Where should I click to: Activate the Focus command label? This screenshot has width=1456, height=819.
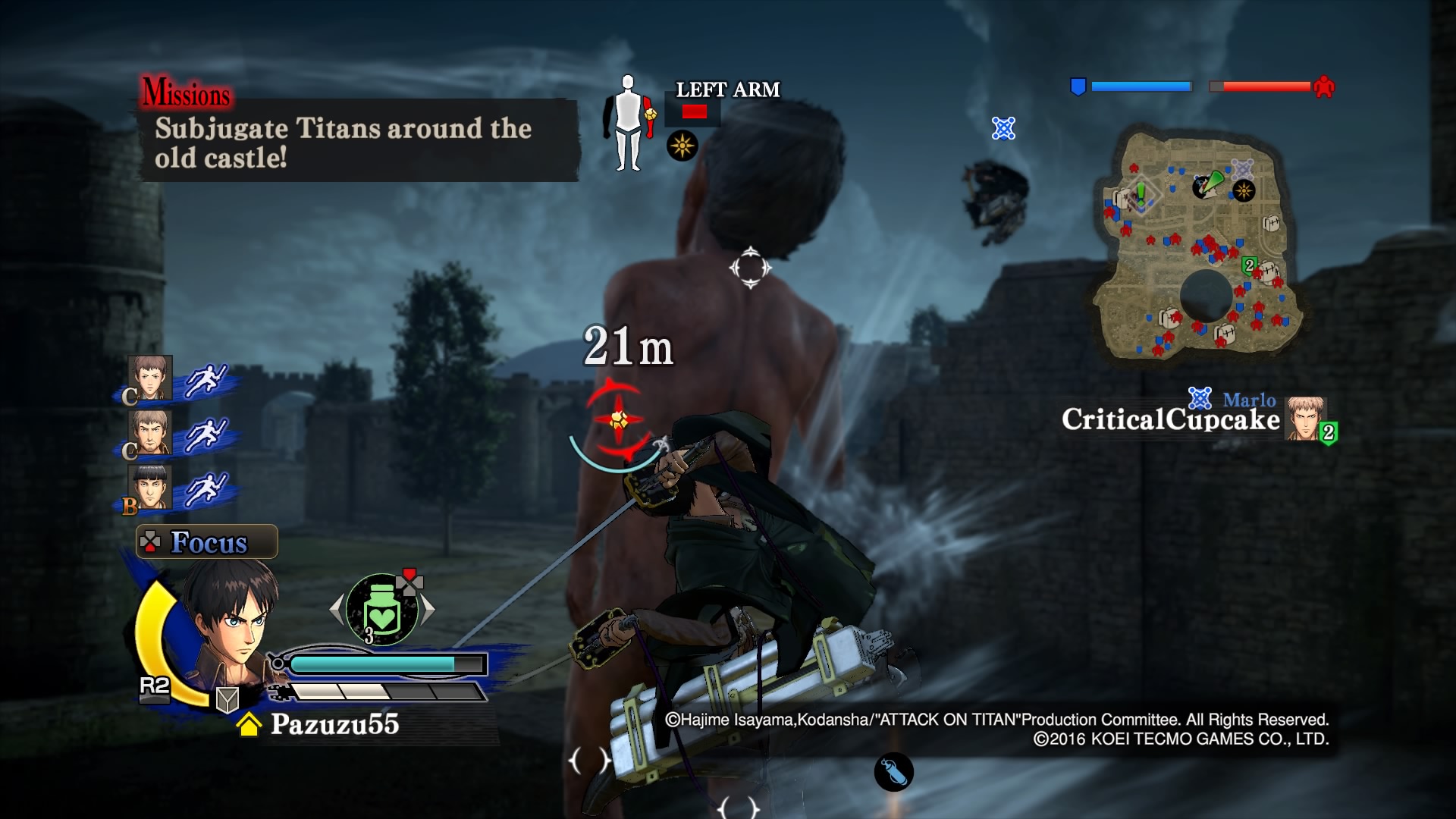[x=207, y=542]
